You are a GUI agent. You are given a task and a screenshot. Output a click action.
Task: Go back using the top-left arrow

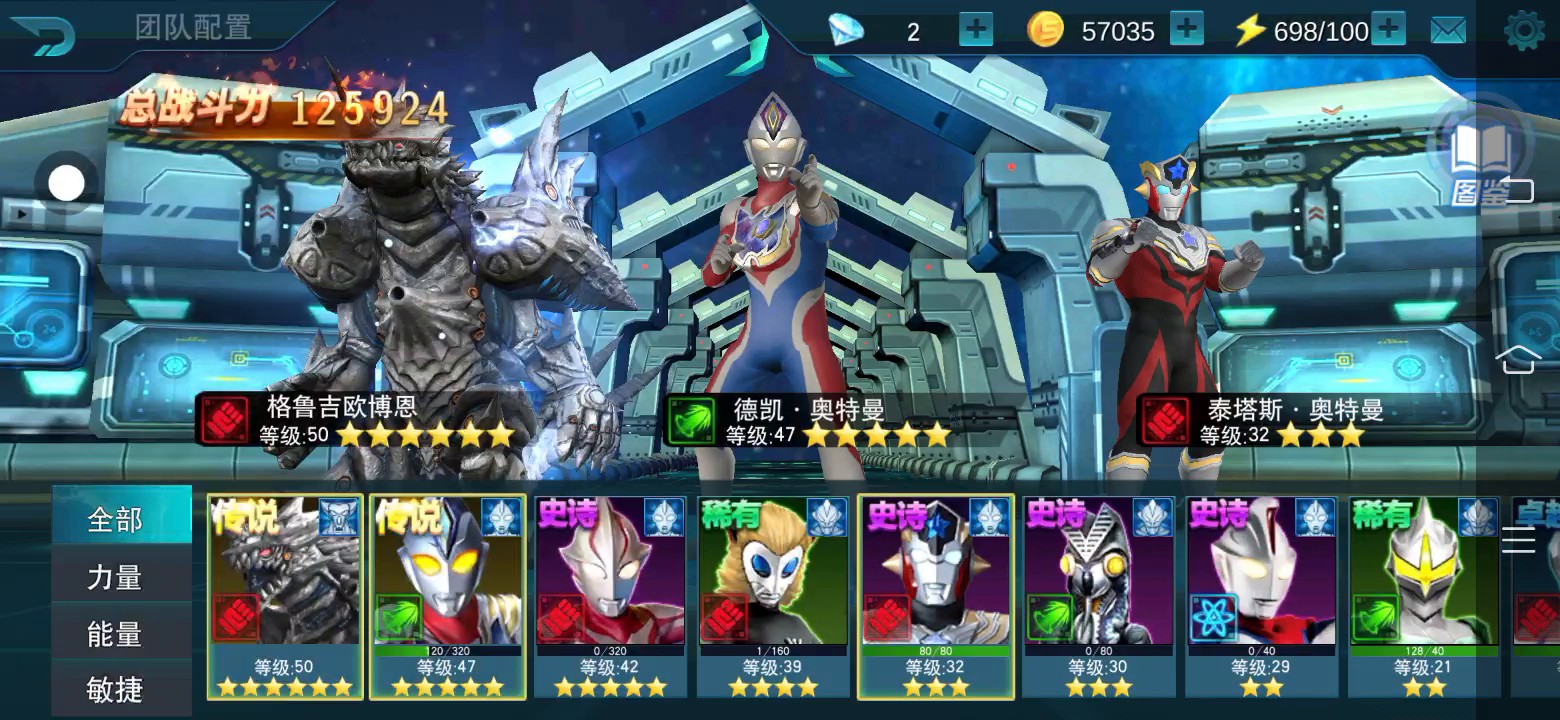(43, 35)
